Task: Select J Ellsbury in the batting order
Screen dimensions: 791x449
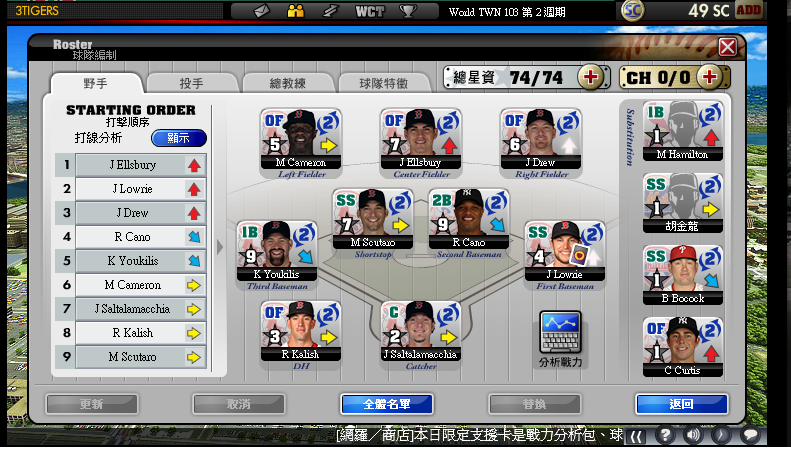Action: (131, 165)
